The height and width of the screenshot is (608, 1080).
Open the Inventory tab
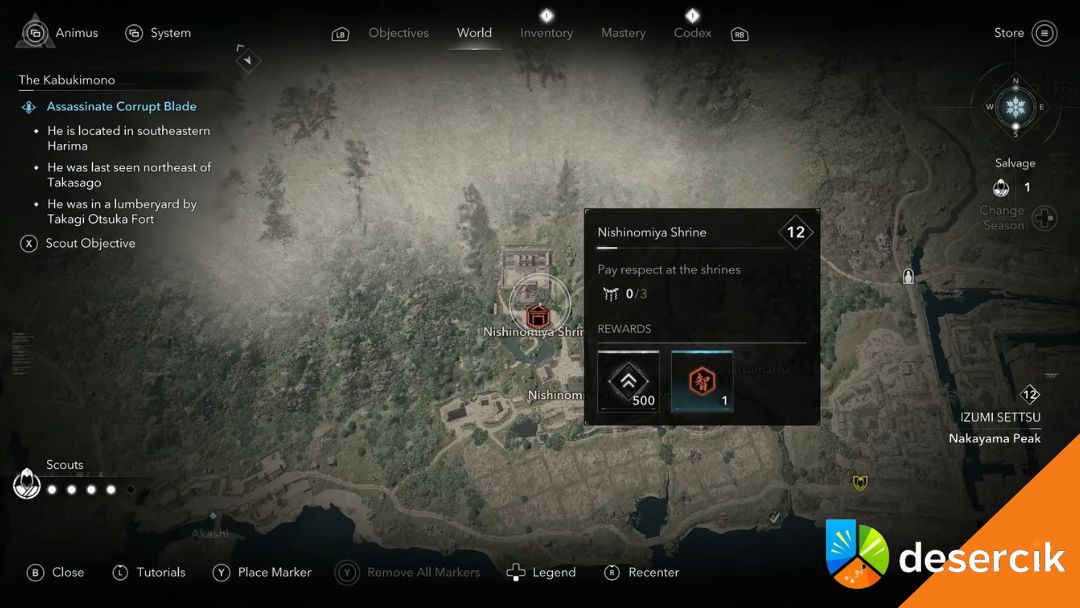pos(546,33)
